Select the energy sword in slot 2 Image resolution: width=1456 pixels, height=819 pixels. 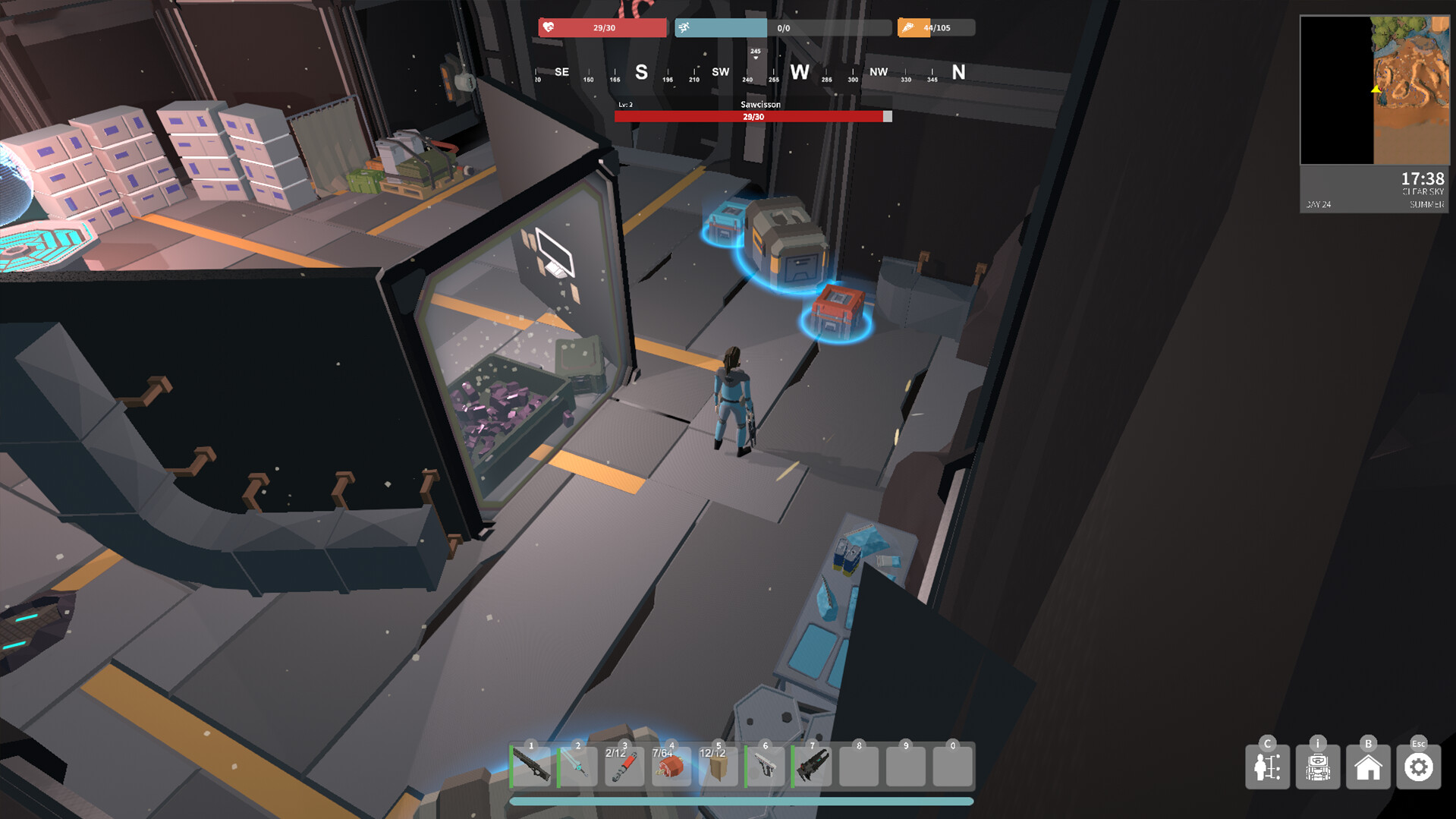(578, 766)
